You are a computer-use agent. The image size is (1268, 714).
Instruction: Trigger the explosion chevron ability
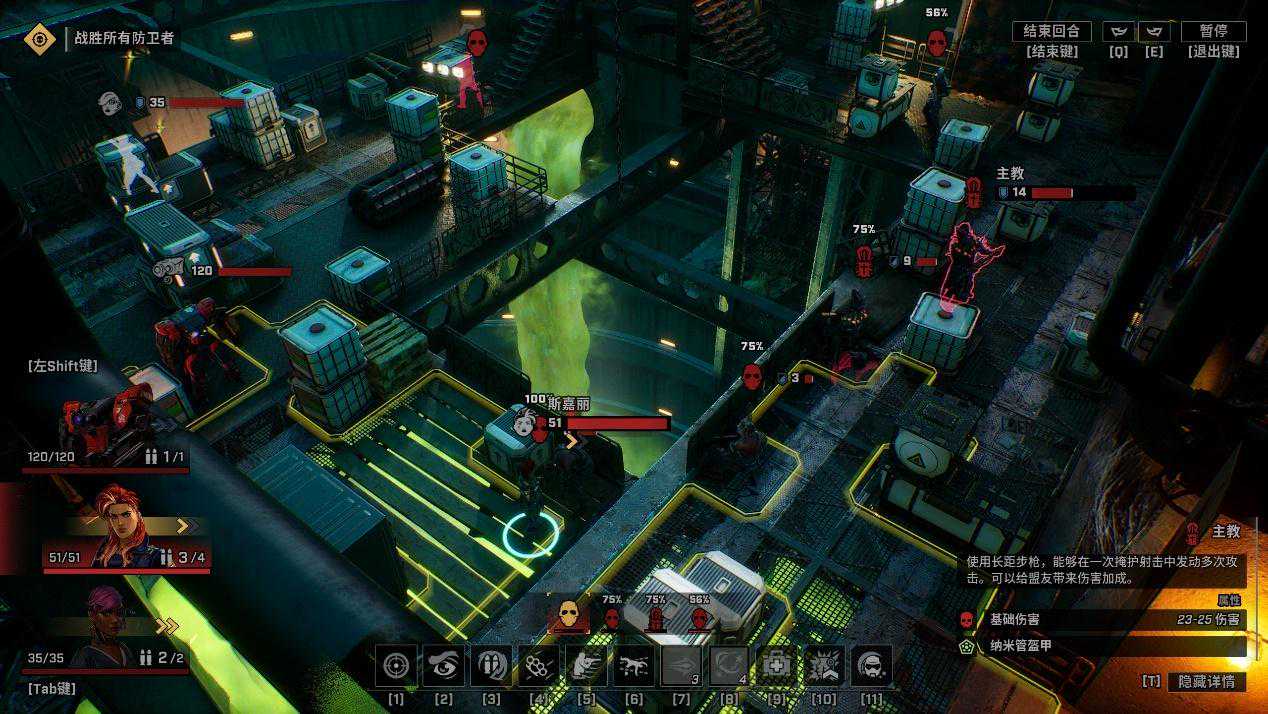(x=825, y=665)
